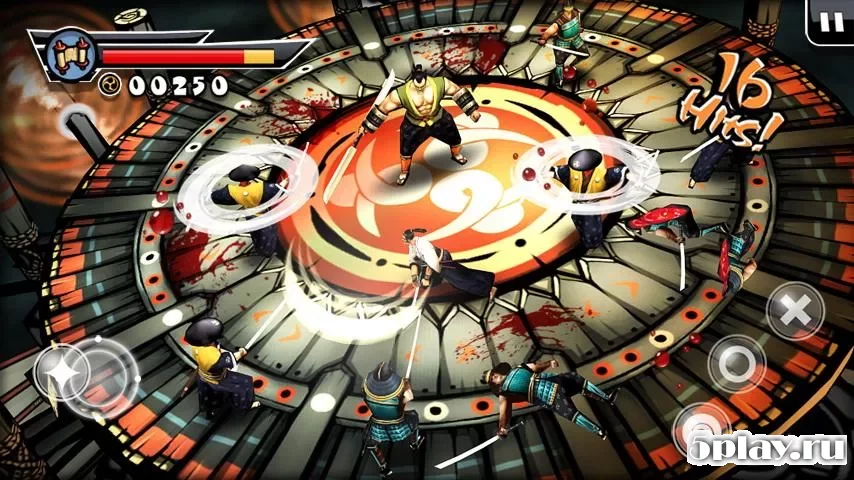The image size is (854, 480).
Task: Tap the button partly hidden by the 5play.ru watermark
Action: pos(702,430)
